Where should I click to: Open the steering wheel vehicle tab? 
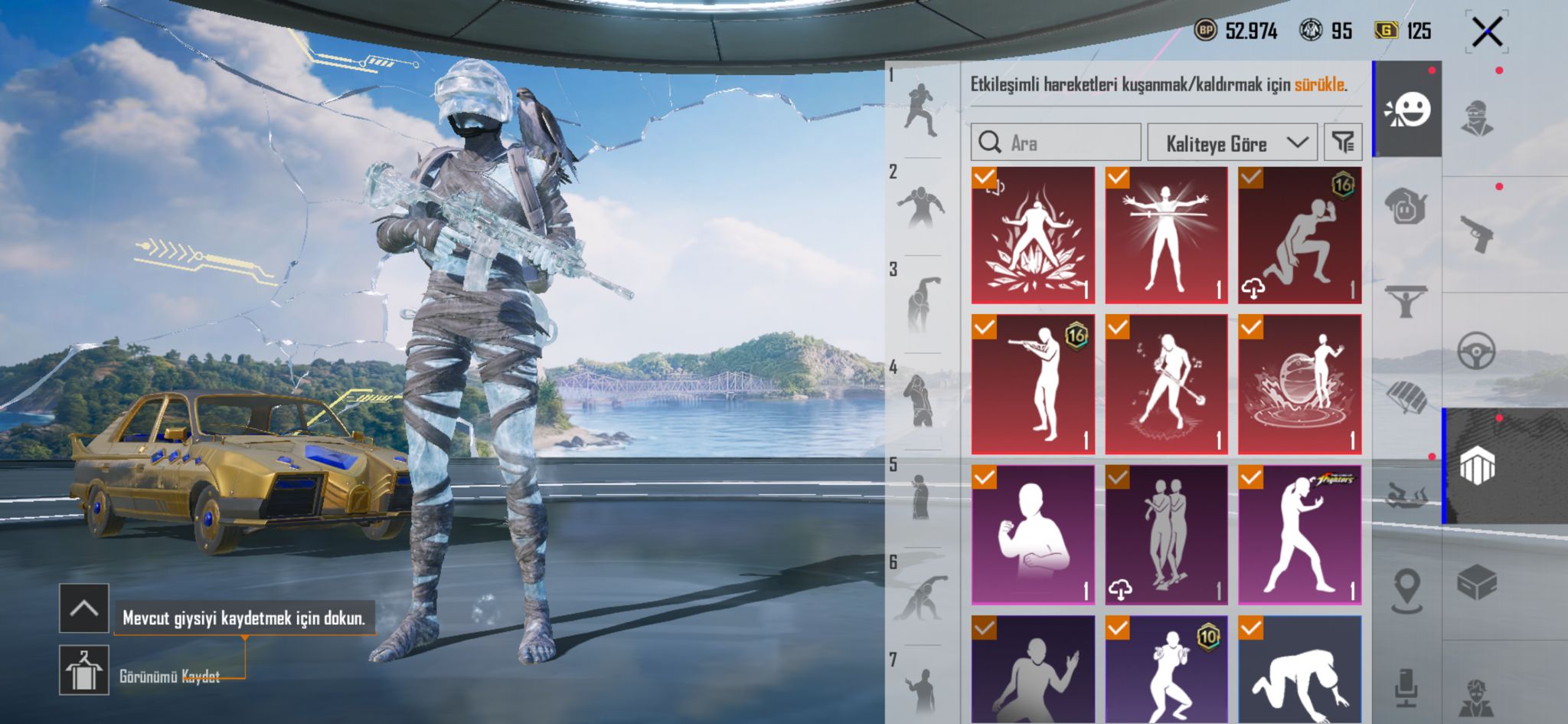[x=1477, y=352]
